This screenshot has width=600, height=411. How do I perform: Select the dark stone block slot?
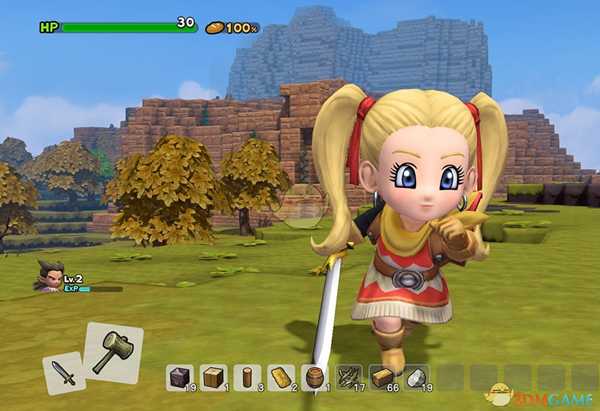[180, 377]
